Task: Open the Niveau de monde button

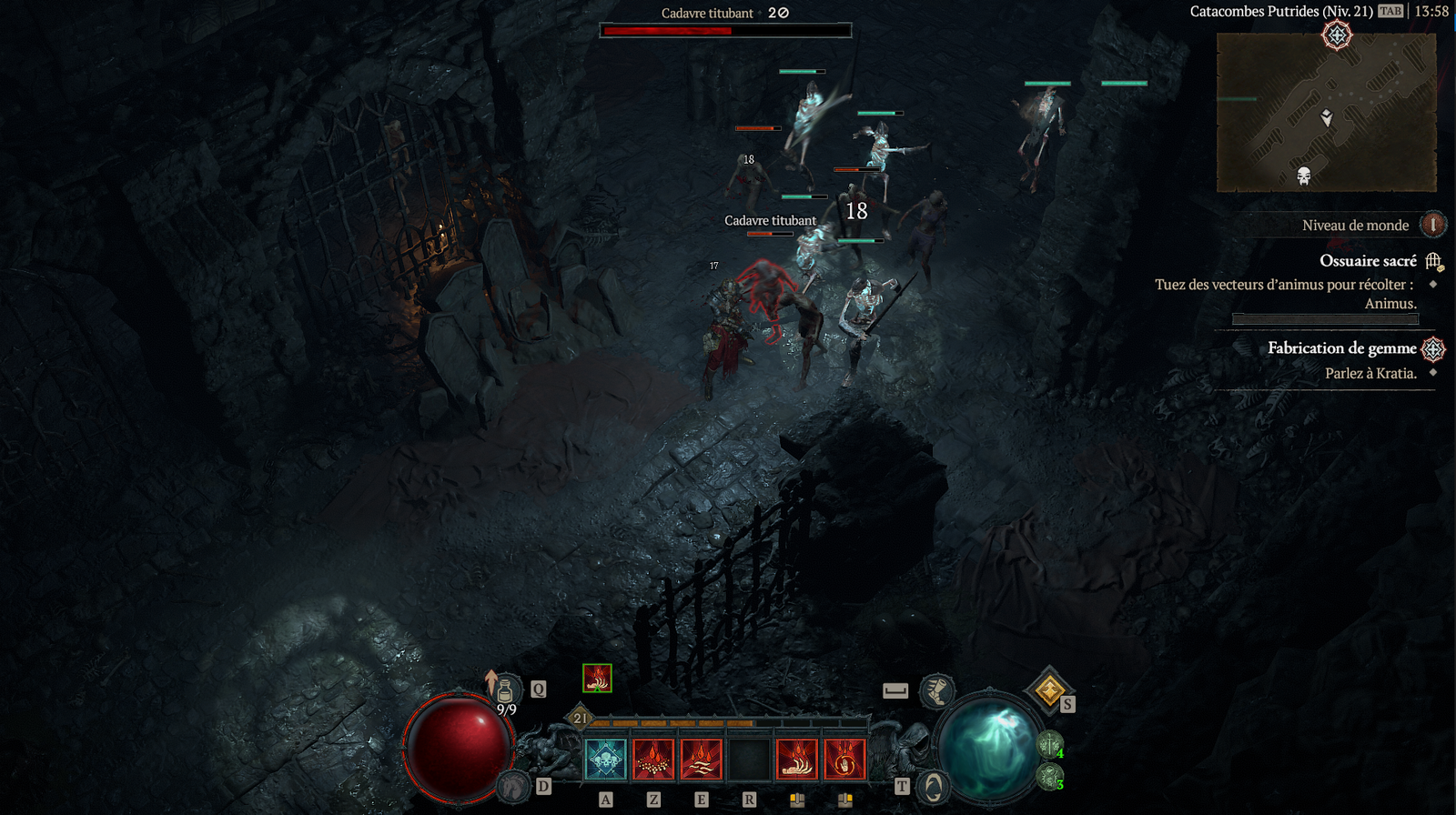Action: 1432,225
